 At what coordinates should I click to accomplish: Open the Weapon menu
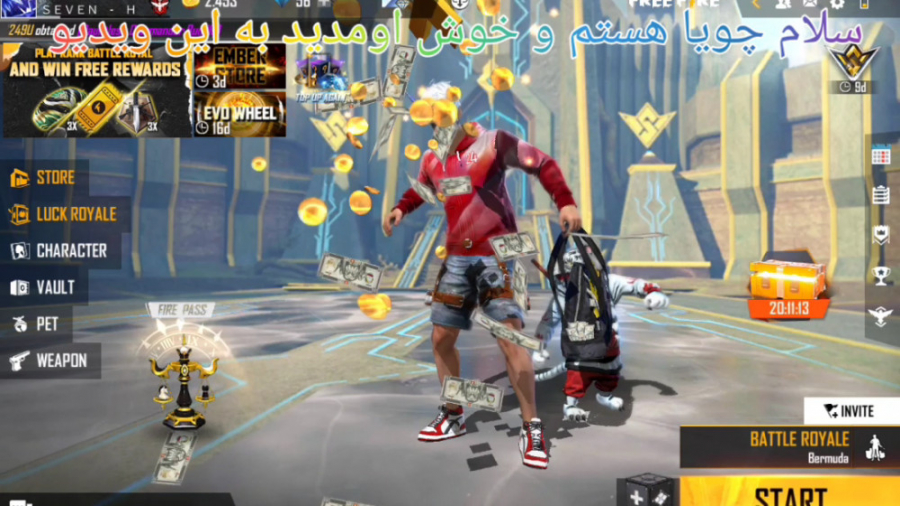point(50,360)
